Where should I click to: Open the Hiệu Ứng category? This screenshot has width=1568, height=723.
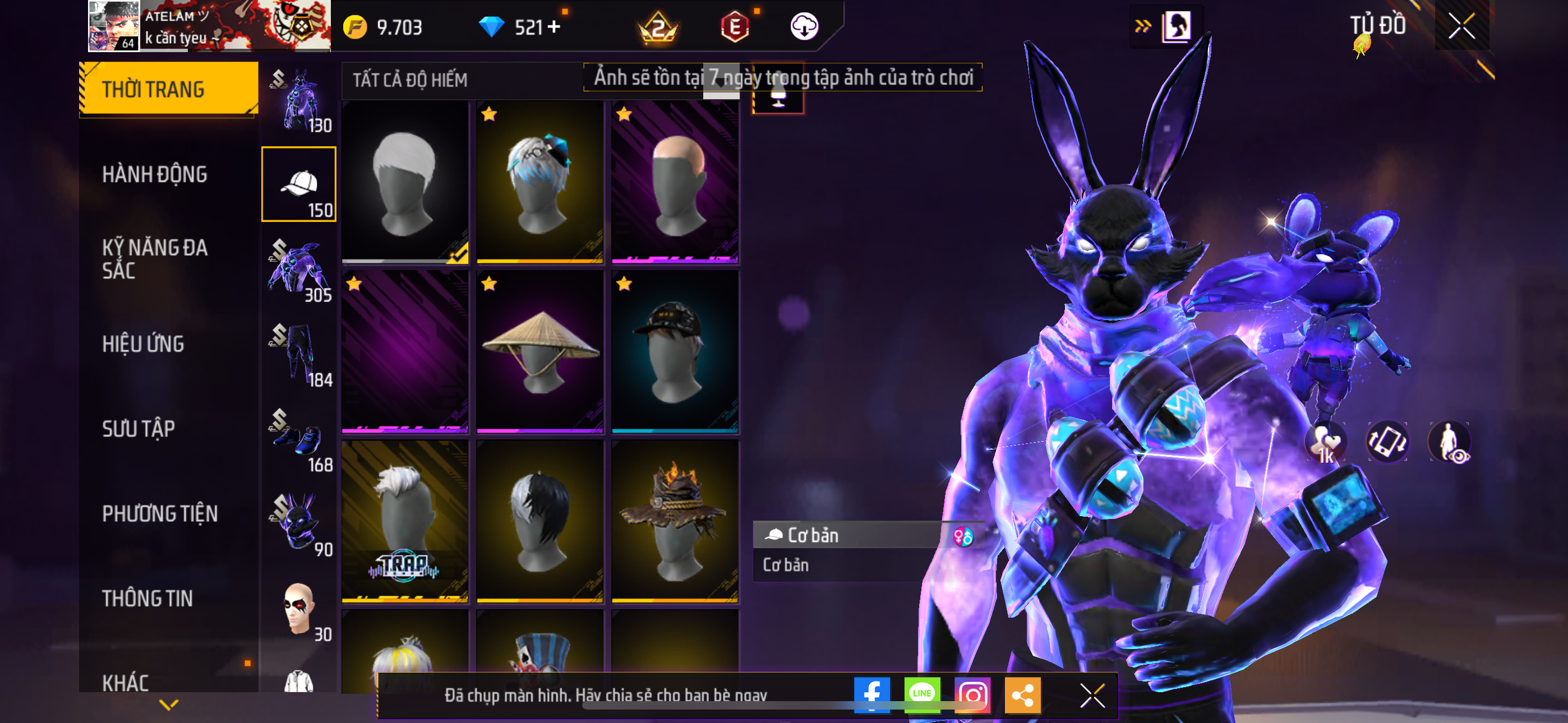143,344
